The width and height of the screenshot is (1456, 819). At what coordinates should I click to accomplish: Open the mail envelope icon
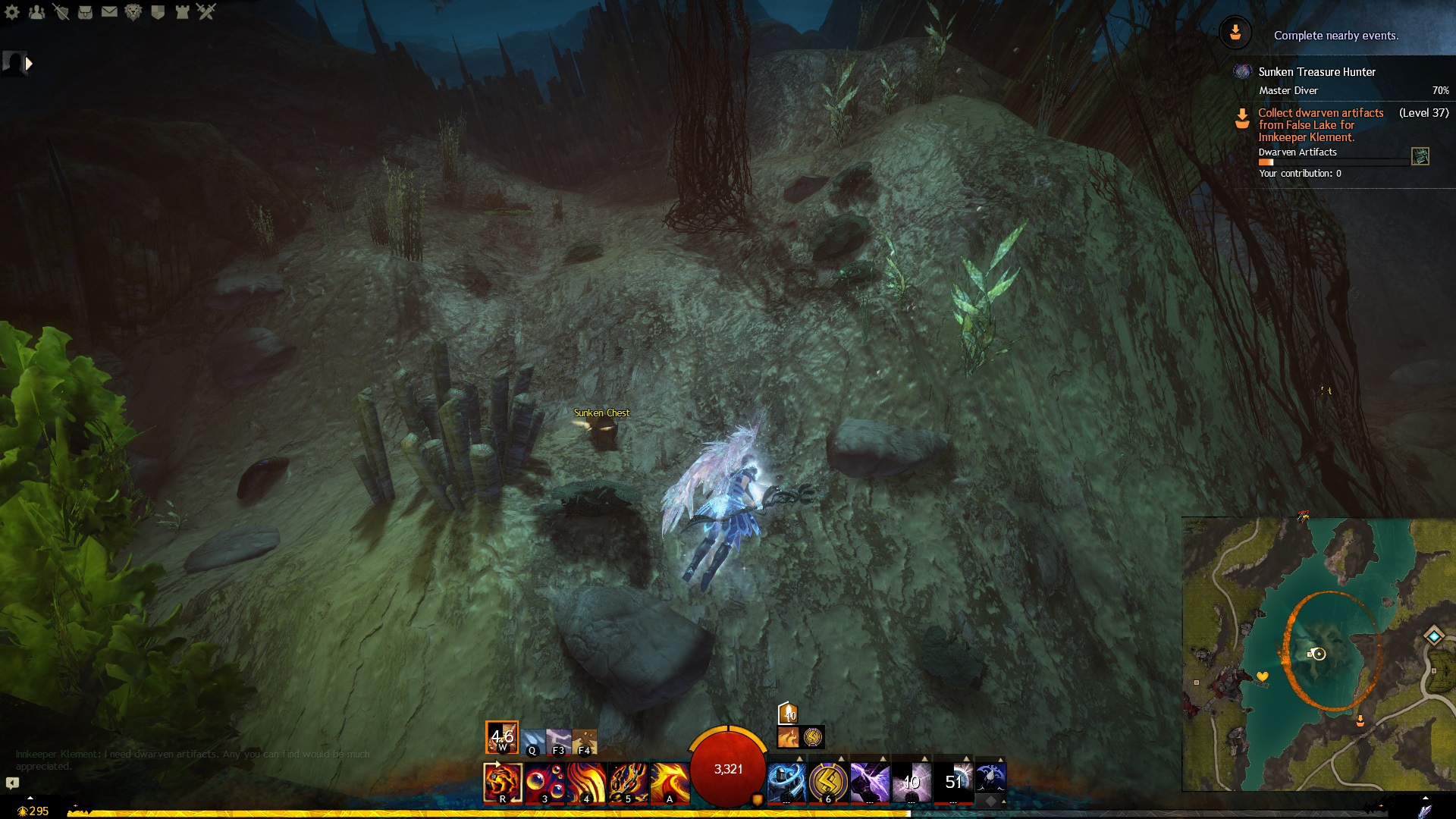109,12
